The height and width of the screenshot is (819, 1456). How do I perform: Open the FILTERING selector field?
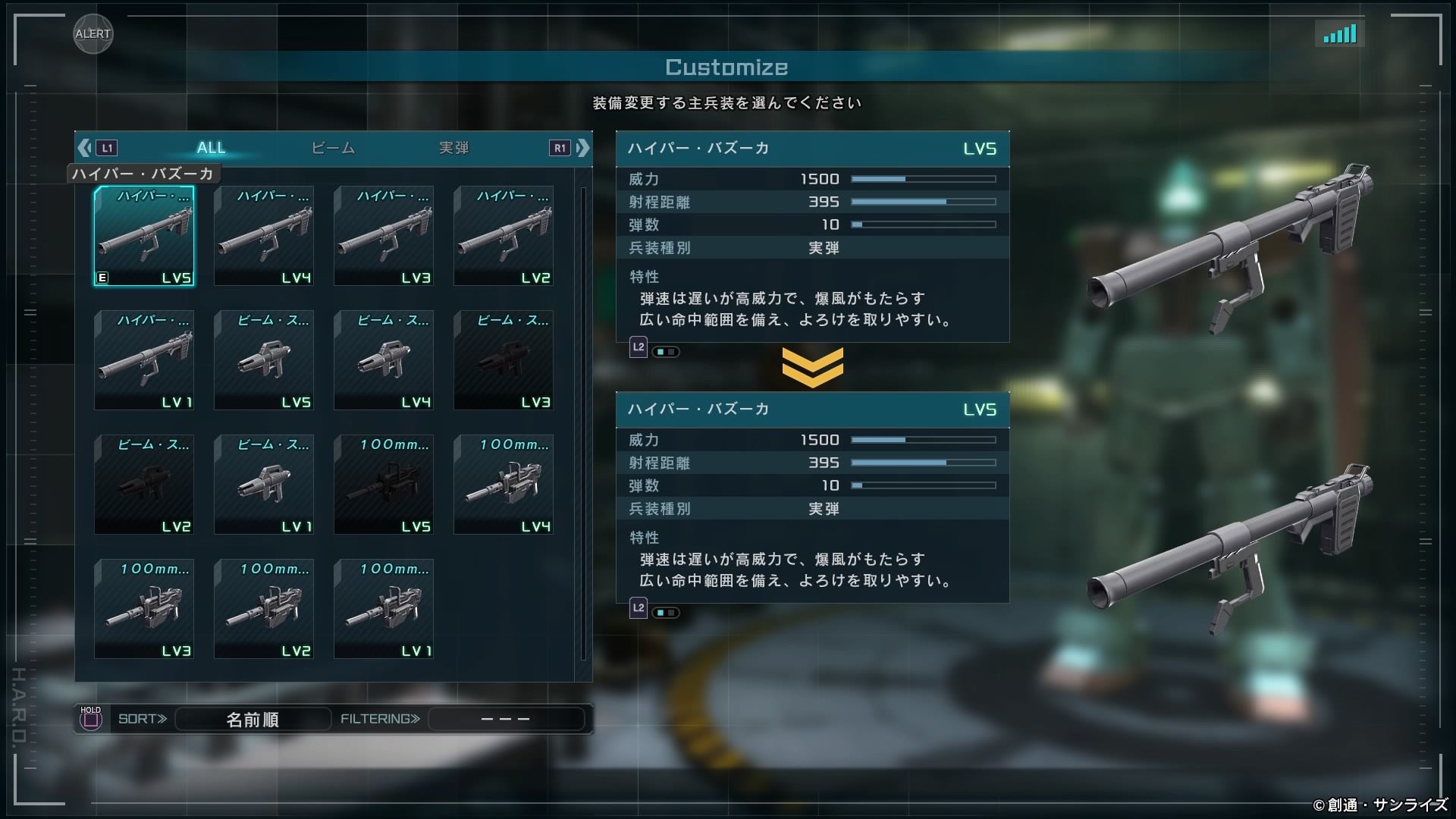(x=506, y=719)
